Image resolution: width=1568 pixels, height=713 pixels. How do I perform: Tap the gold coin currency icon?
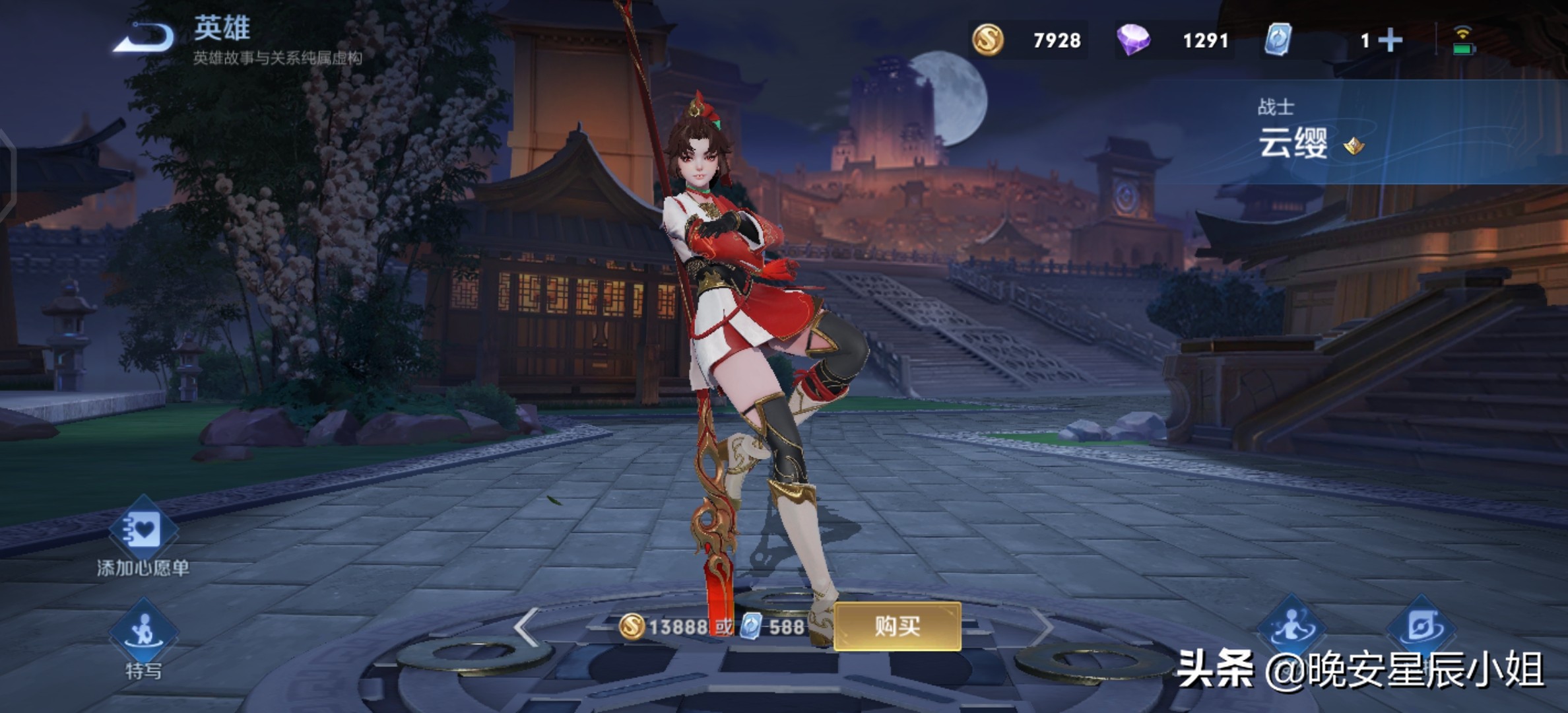(x=988, y=40)
